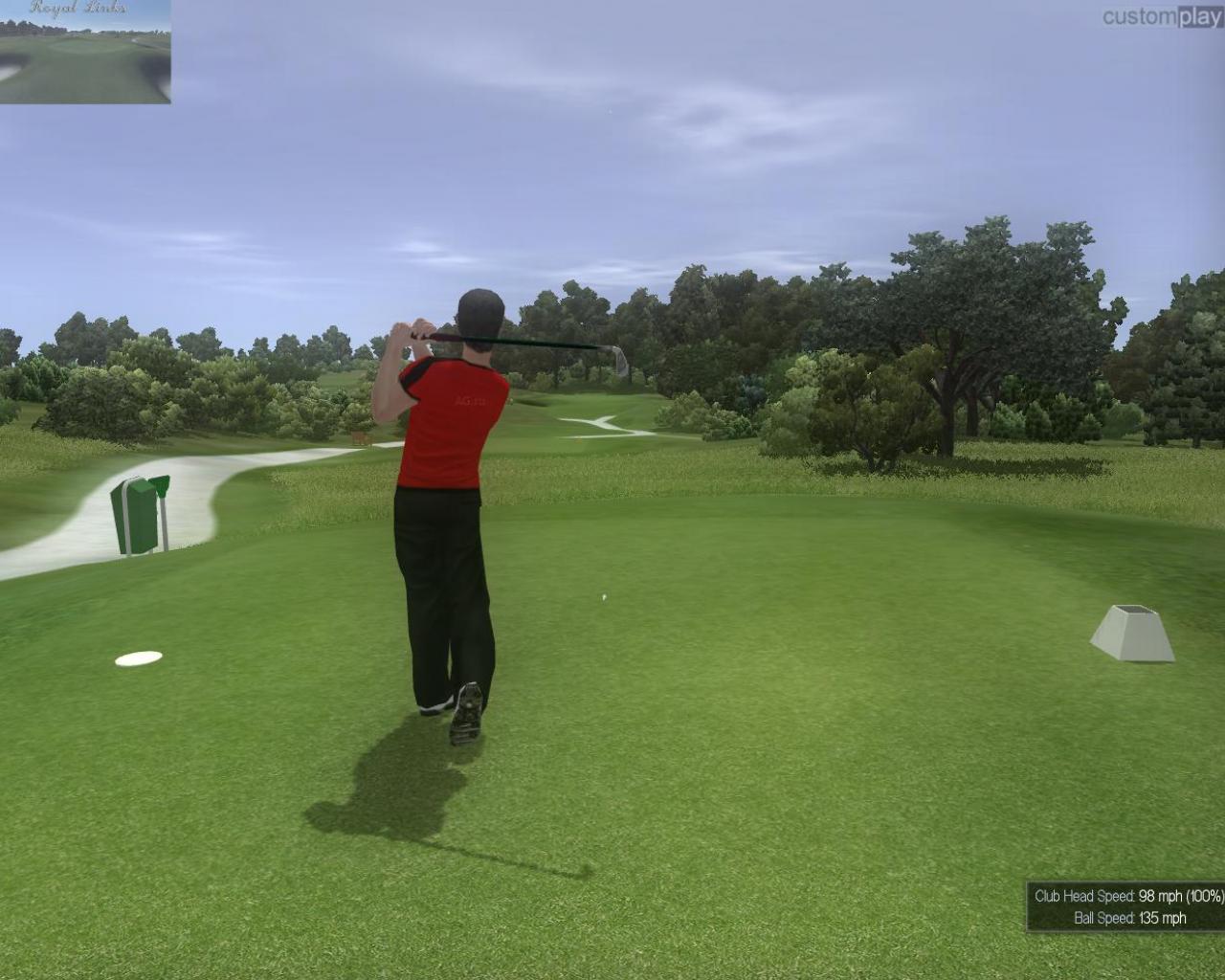Click the white distance disc on the grass
The width and height of the screenshot is (1225, 980).
click(x=140, y=659)
